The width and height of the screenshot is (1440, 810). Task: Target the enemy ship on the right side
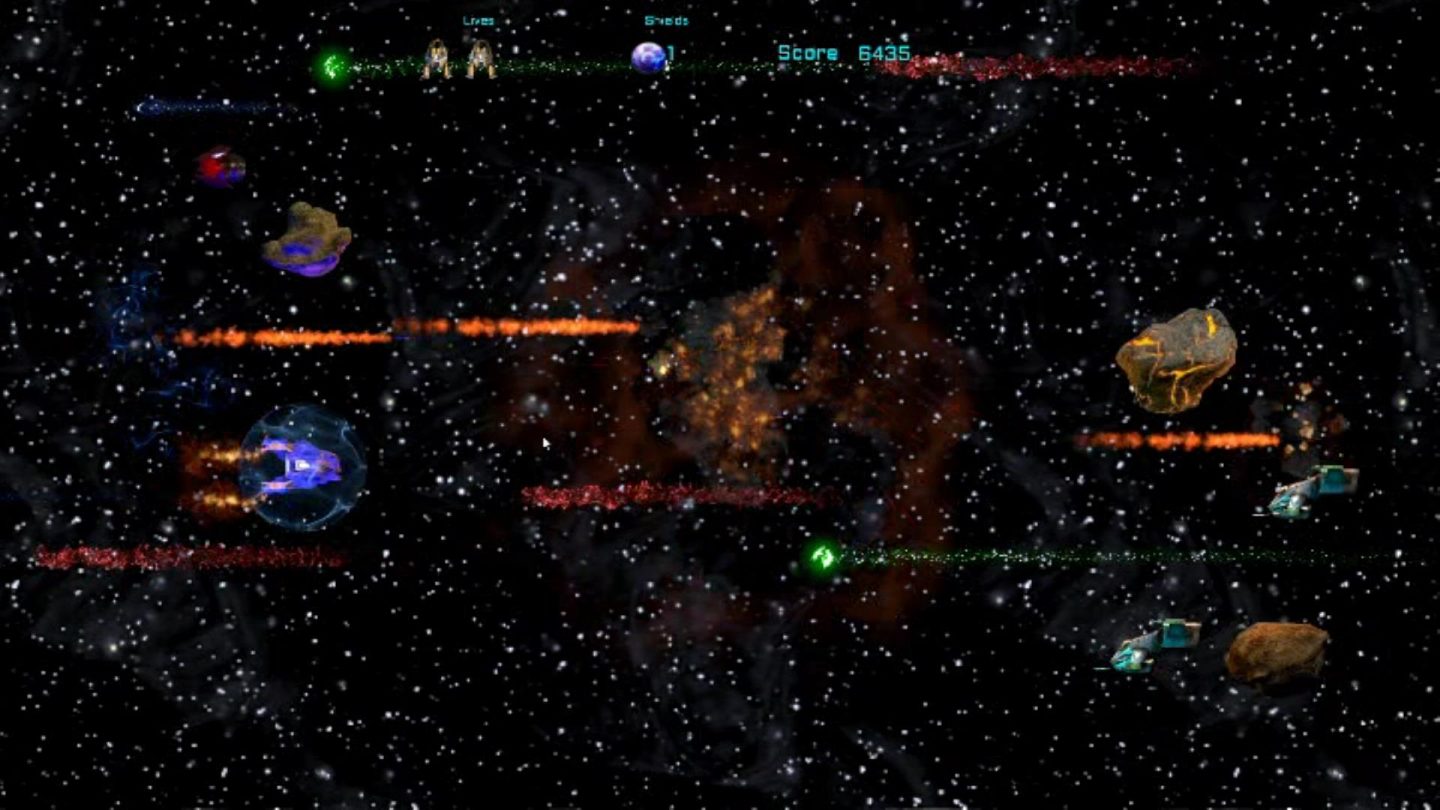tap(1312, 493)
